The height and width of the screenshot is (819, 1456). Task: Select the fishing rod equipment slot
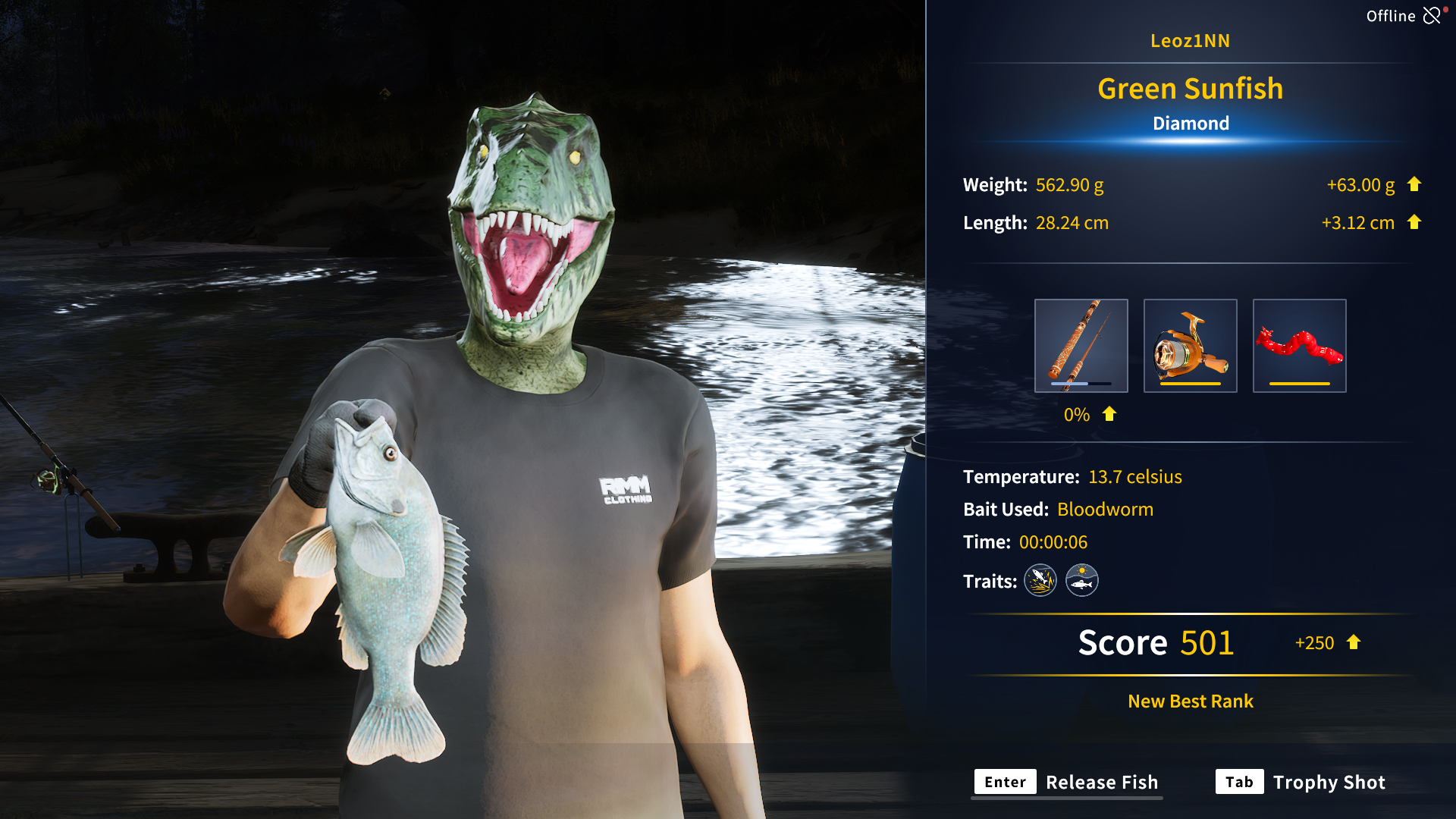pyautogui.click(x=1081, y=346)
